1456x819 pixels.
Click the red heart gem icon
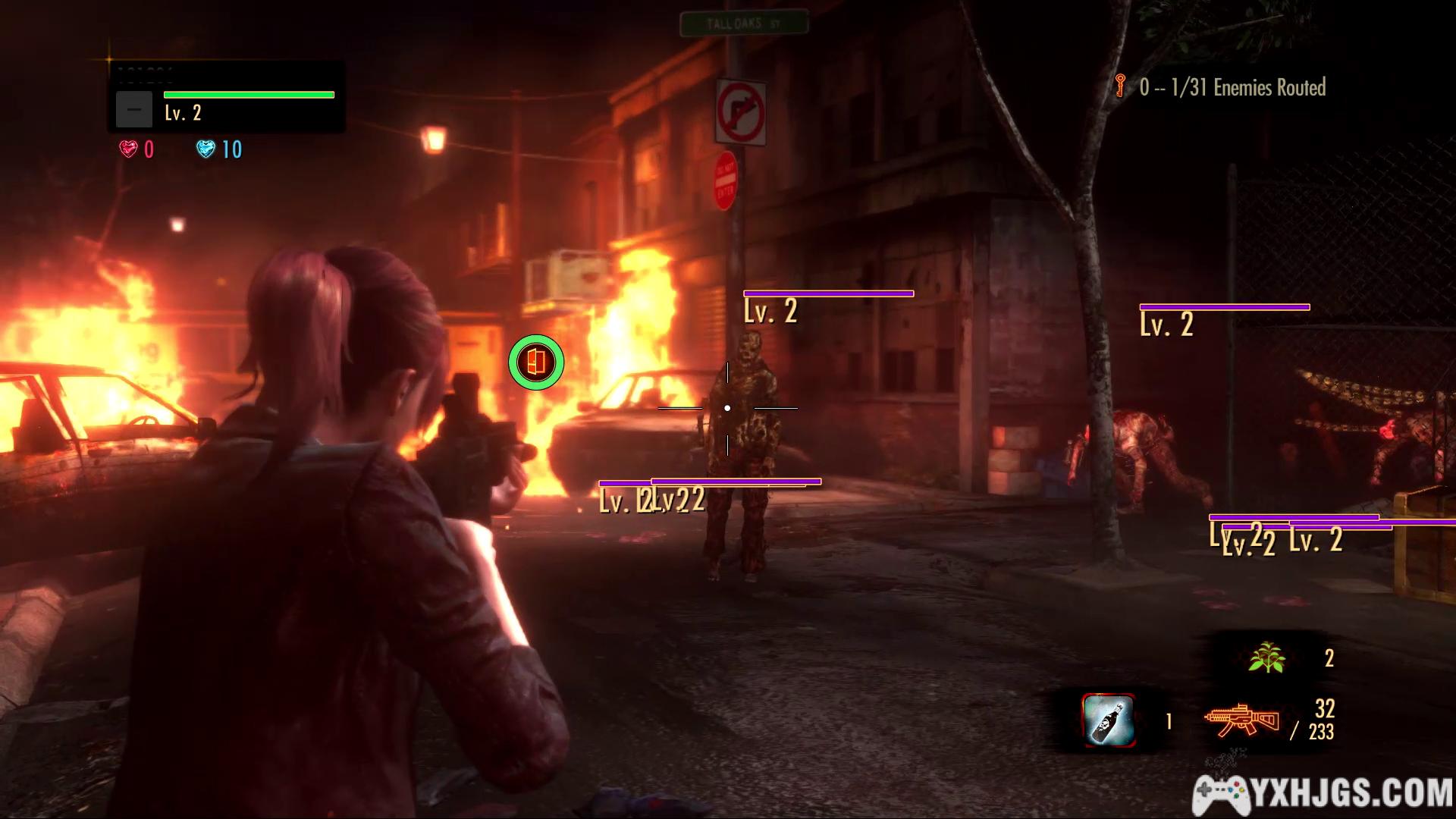pyautogui.click(x=128, y=149)
